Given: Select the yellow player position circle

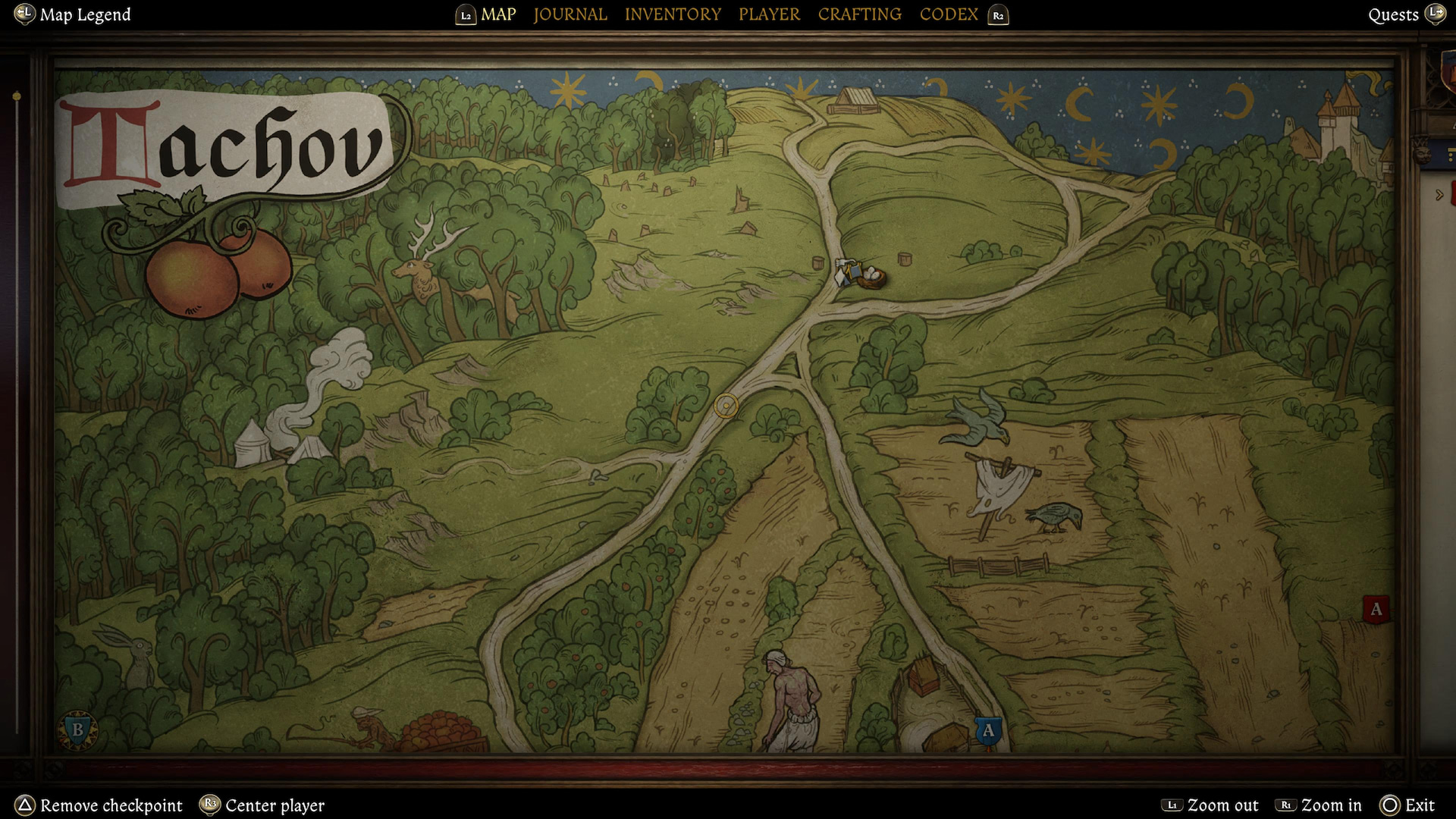Looking at the screenshot, I should coord(726,406).
